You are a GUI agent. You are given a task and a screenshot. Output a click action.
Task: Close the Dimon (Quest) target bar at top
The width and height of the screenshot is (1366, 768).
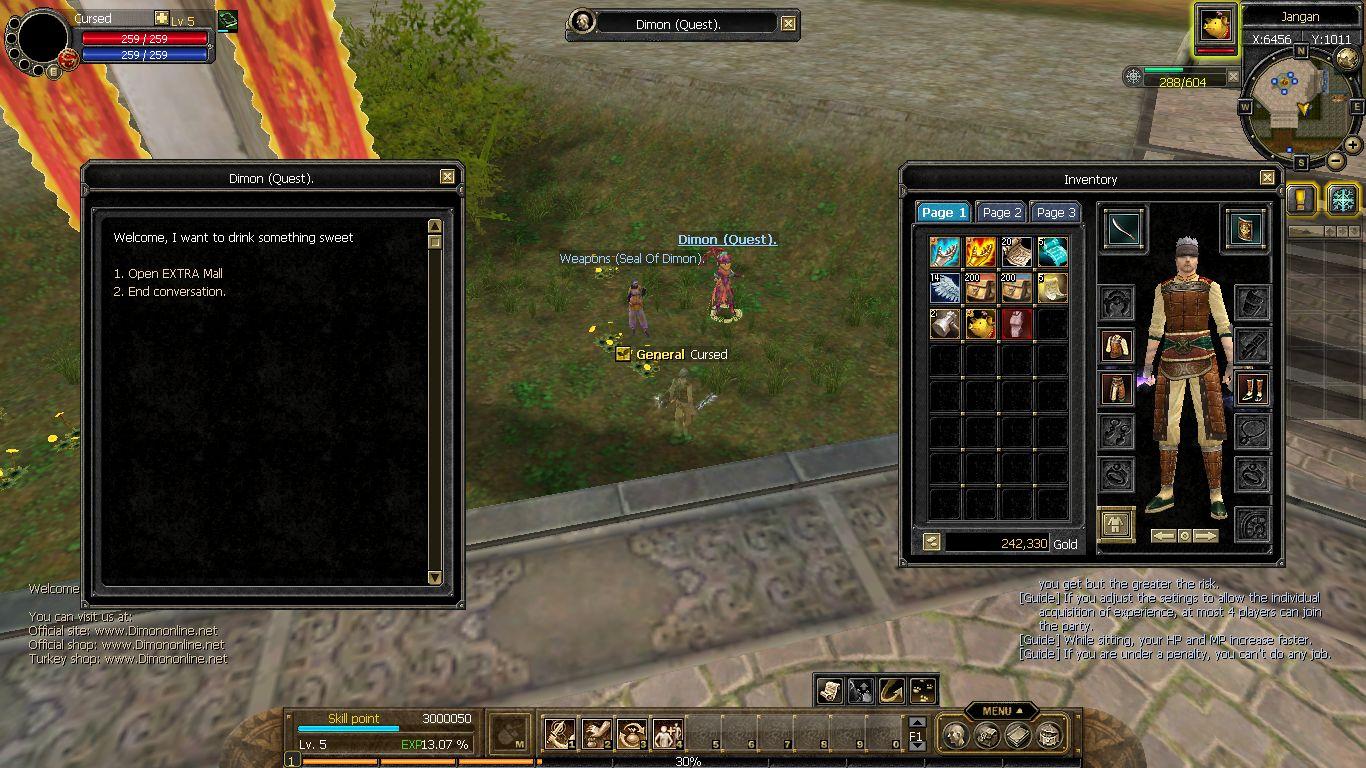tap(788, 24)
